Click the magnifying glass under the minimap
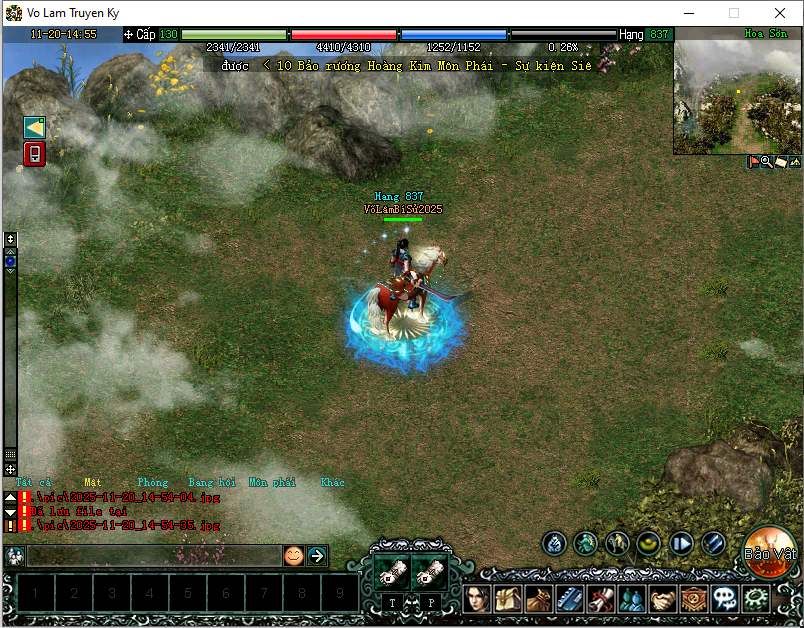The image size is (804, 628). click(766, 161)
